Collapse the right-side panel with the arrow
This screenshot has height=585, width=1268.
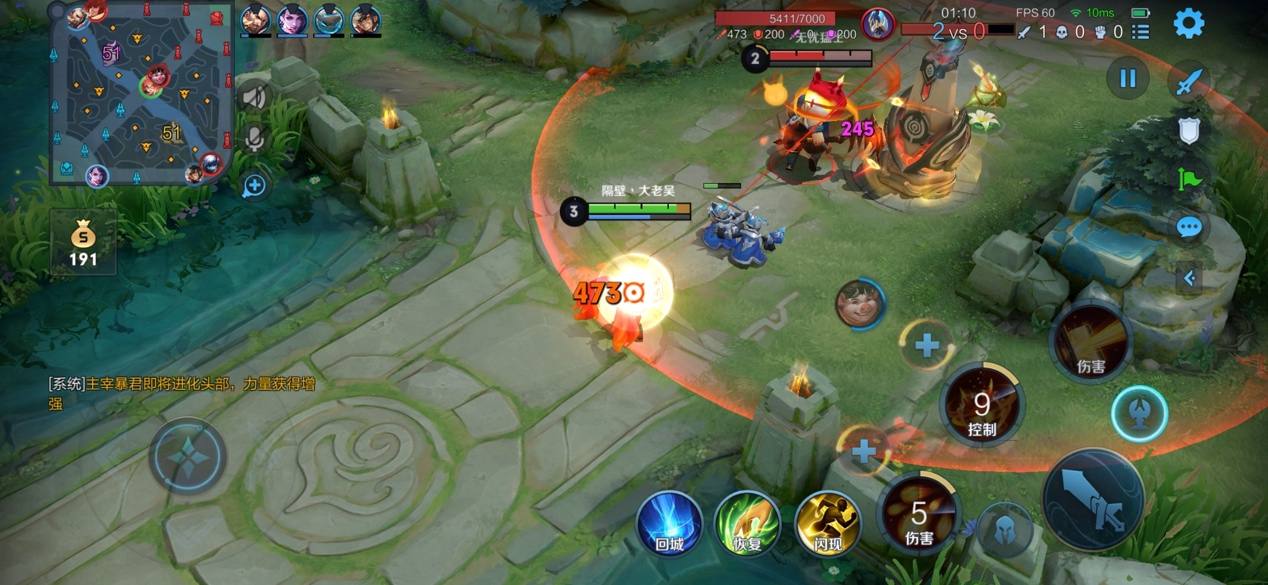[1189, 278]
